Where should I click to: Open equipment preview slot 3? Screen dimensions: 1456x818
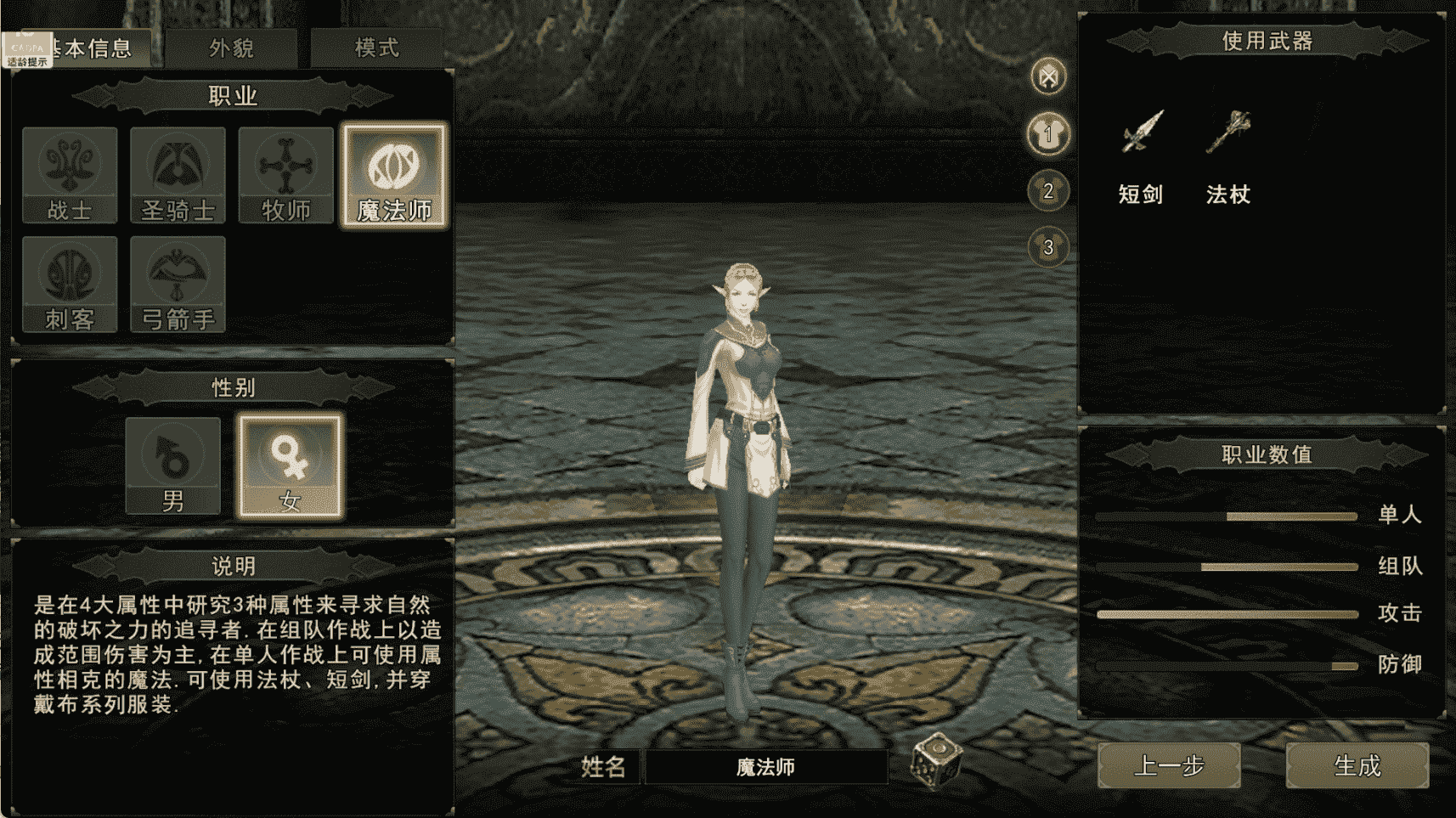[x=1048, y=247]
